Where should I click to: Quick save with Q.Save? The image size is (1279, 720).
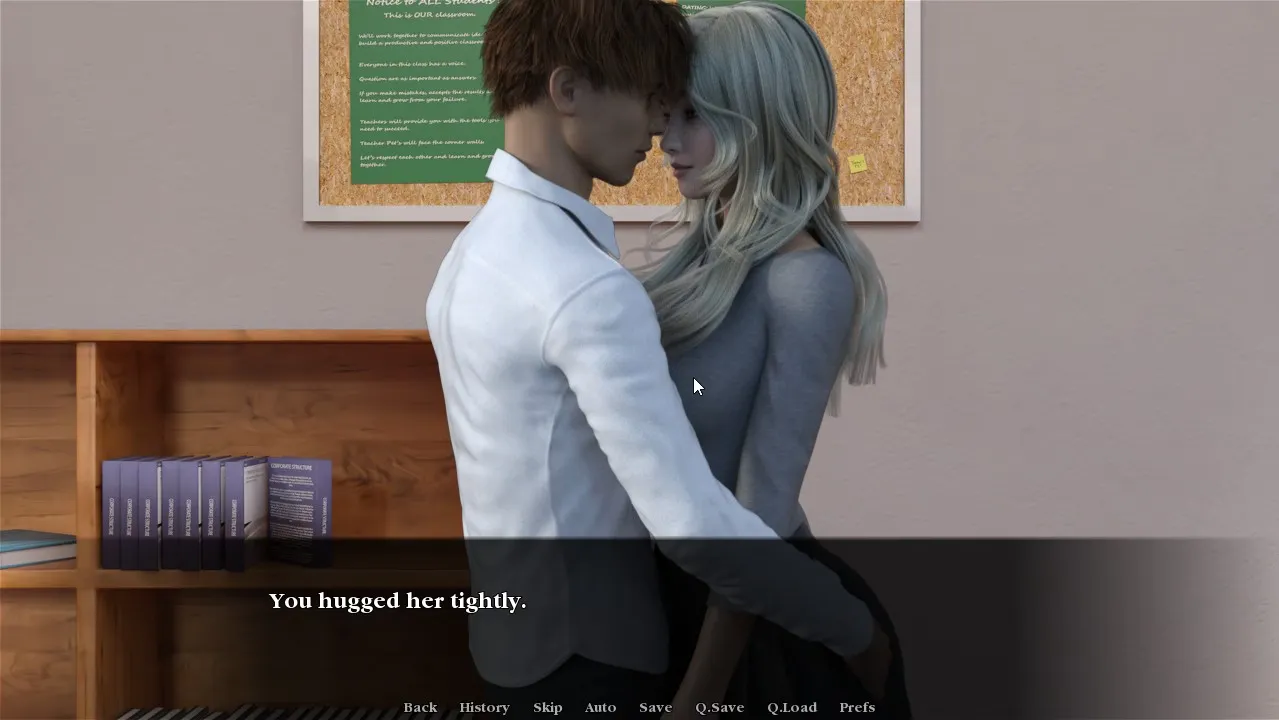click(x=720, y=707)
